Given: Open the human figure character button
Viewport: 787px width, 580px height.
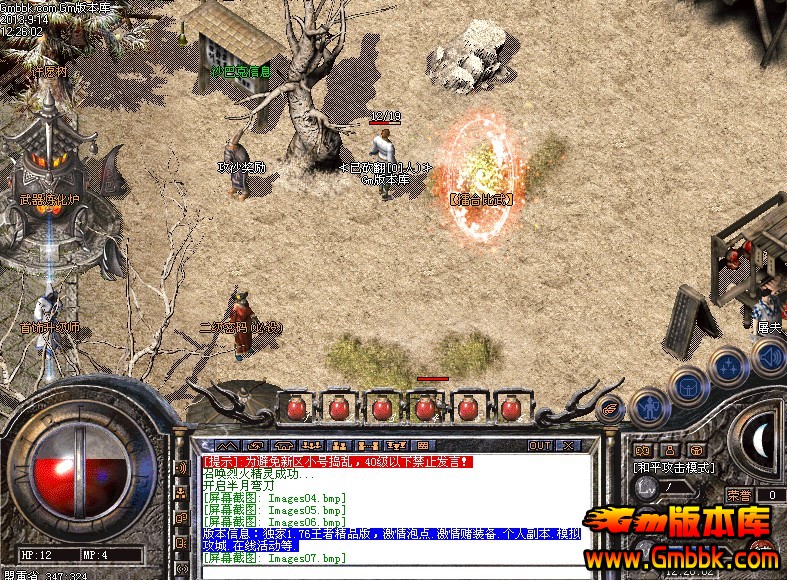Looking at the screenshot, I should [650, 406].
